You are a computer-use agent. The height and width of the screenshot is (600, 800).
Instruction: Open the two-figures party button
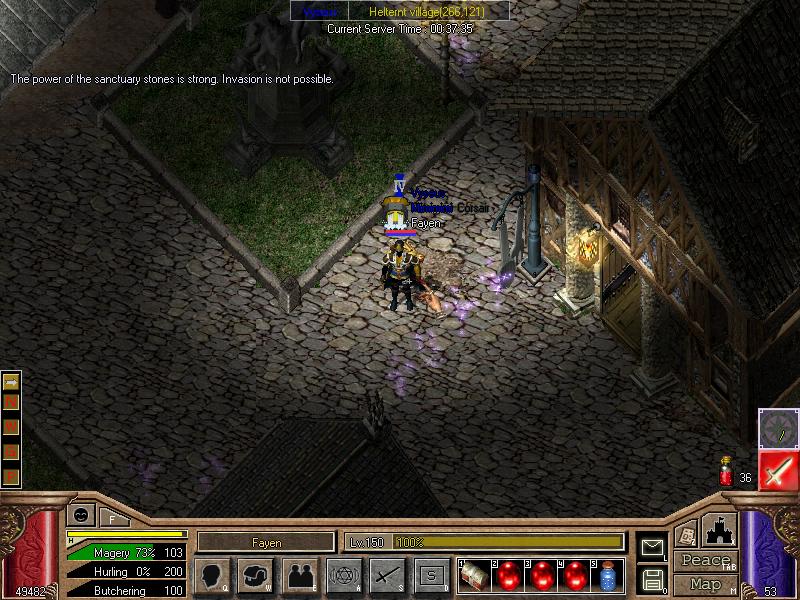coord(300,575)
